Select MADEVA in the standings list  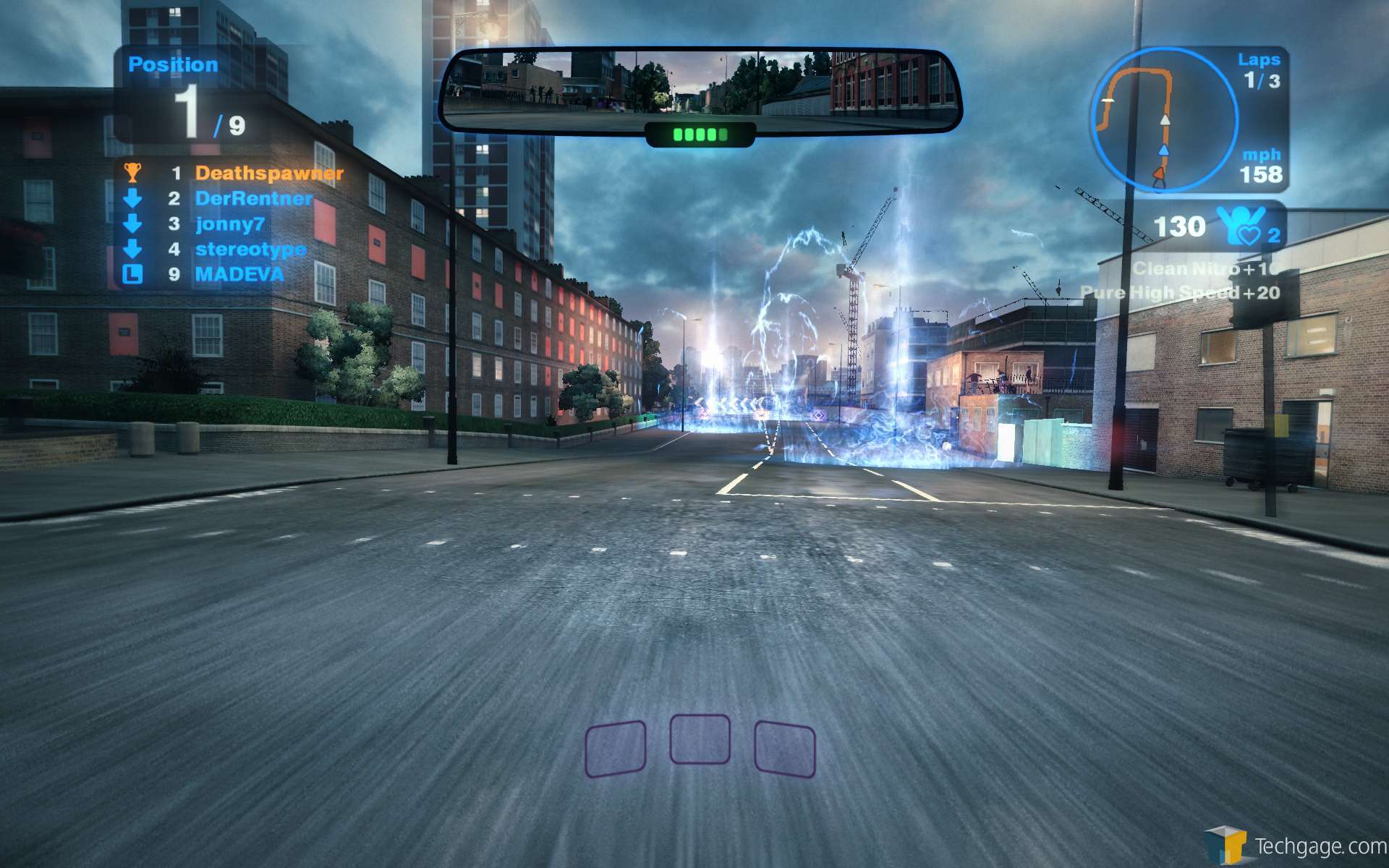tap(239, 275)
